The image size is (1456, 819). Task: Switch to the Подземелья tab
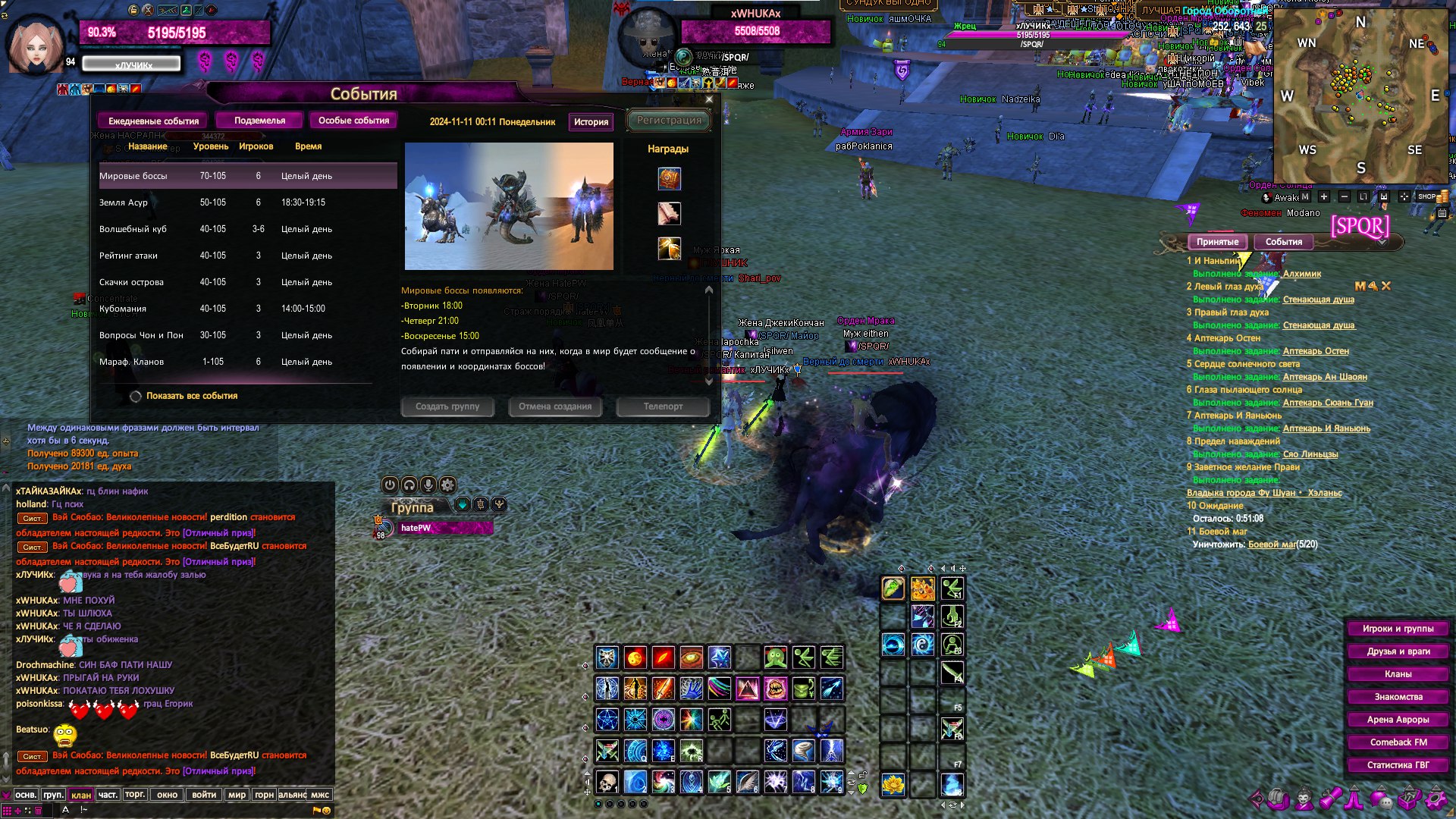point(259,121)
